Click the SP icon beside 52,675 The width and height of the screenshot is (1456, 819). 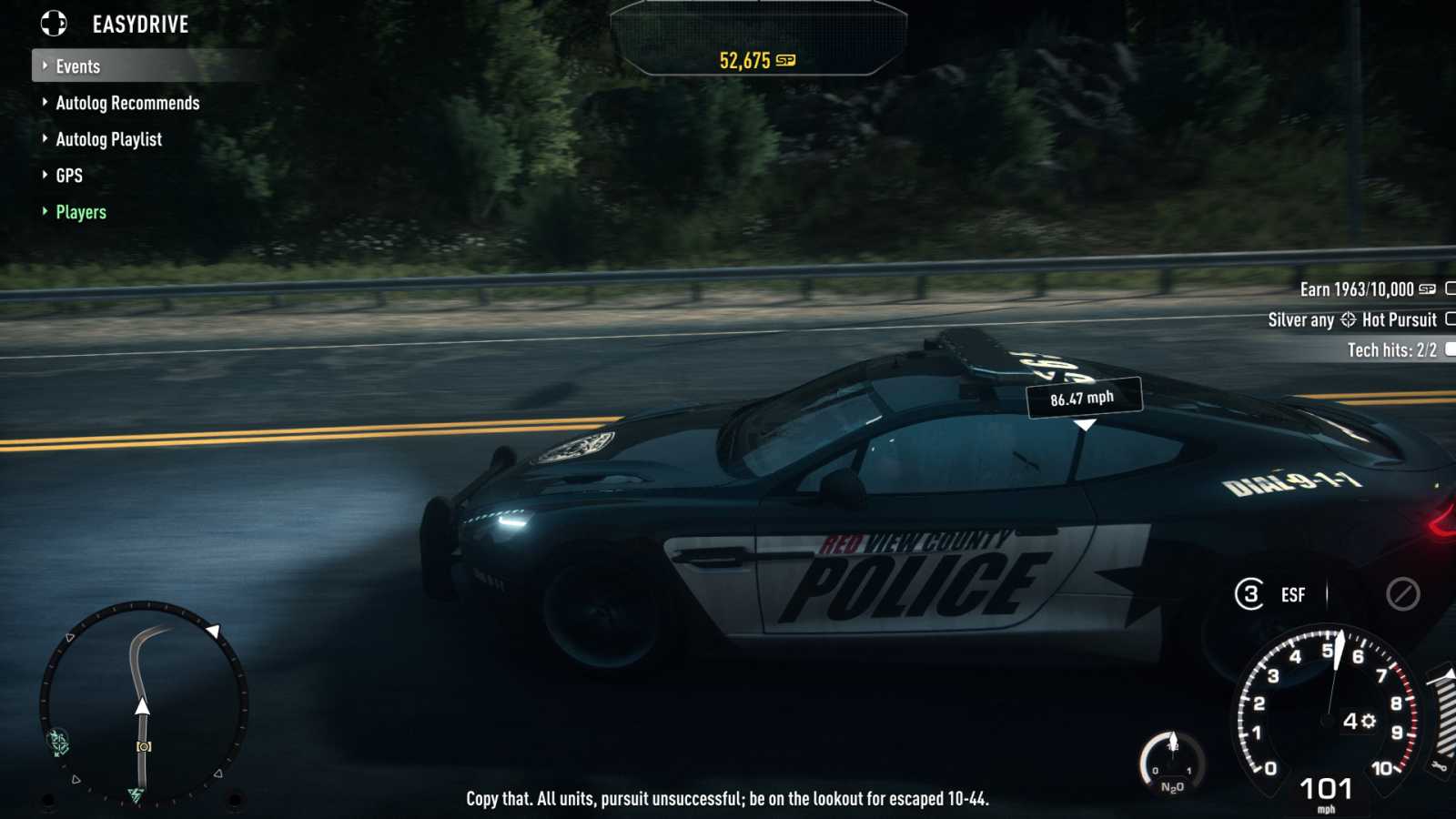787,61
